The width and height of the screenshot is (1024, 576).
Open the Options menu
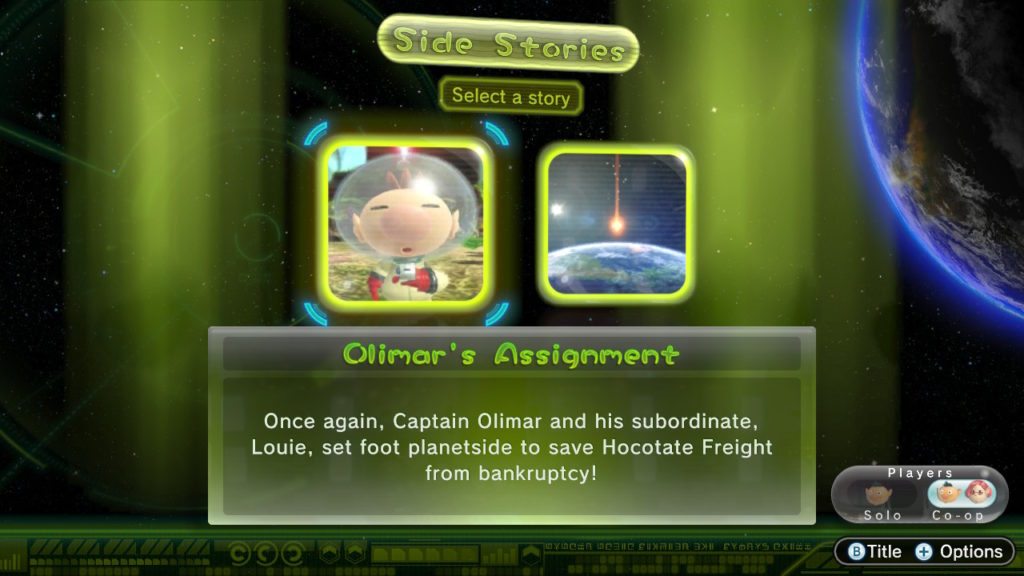click(x=958, y=551)
